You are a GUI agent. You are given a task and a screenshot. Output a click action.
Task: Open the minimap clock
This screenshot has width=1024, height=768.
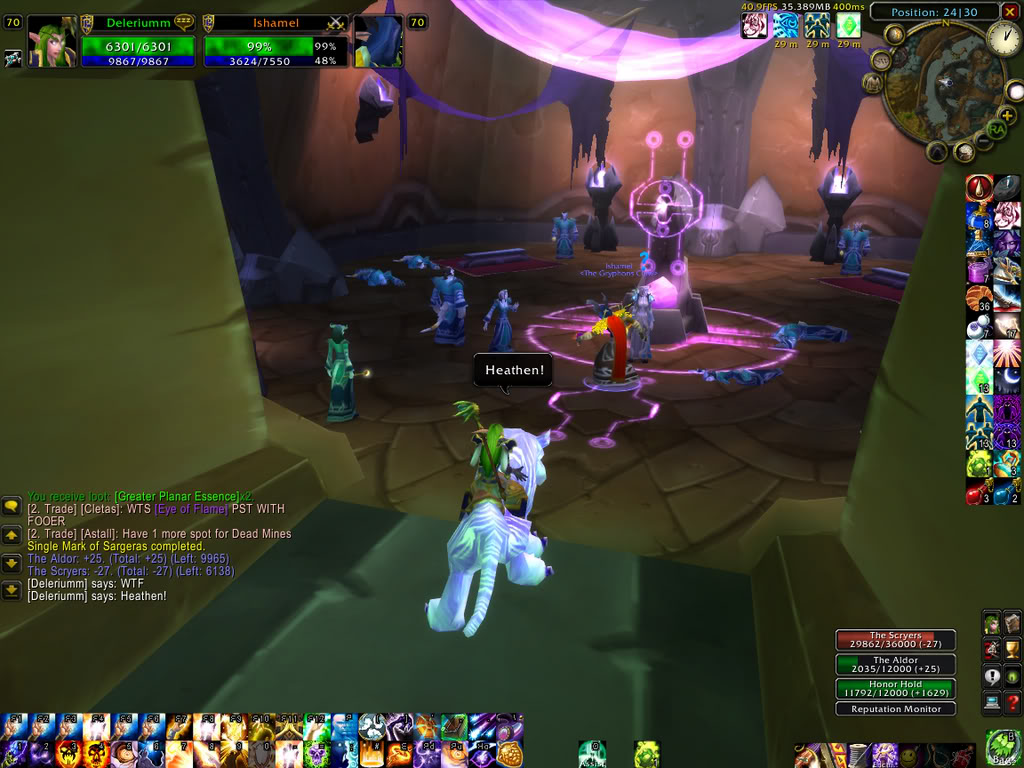point(1005,38)
